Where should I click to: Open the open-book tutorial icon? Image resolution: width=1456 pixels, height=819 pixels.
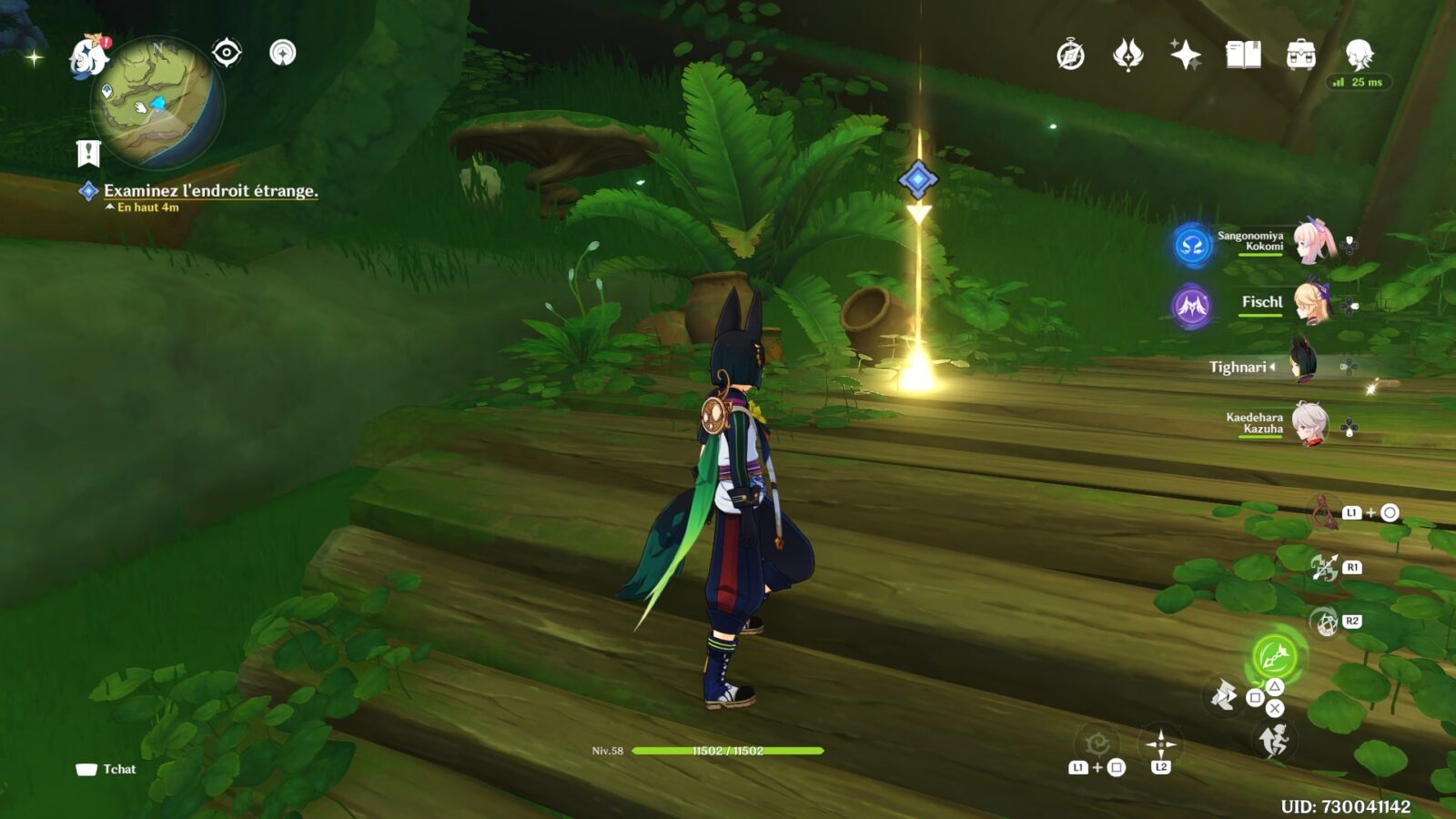[1243, 56]
